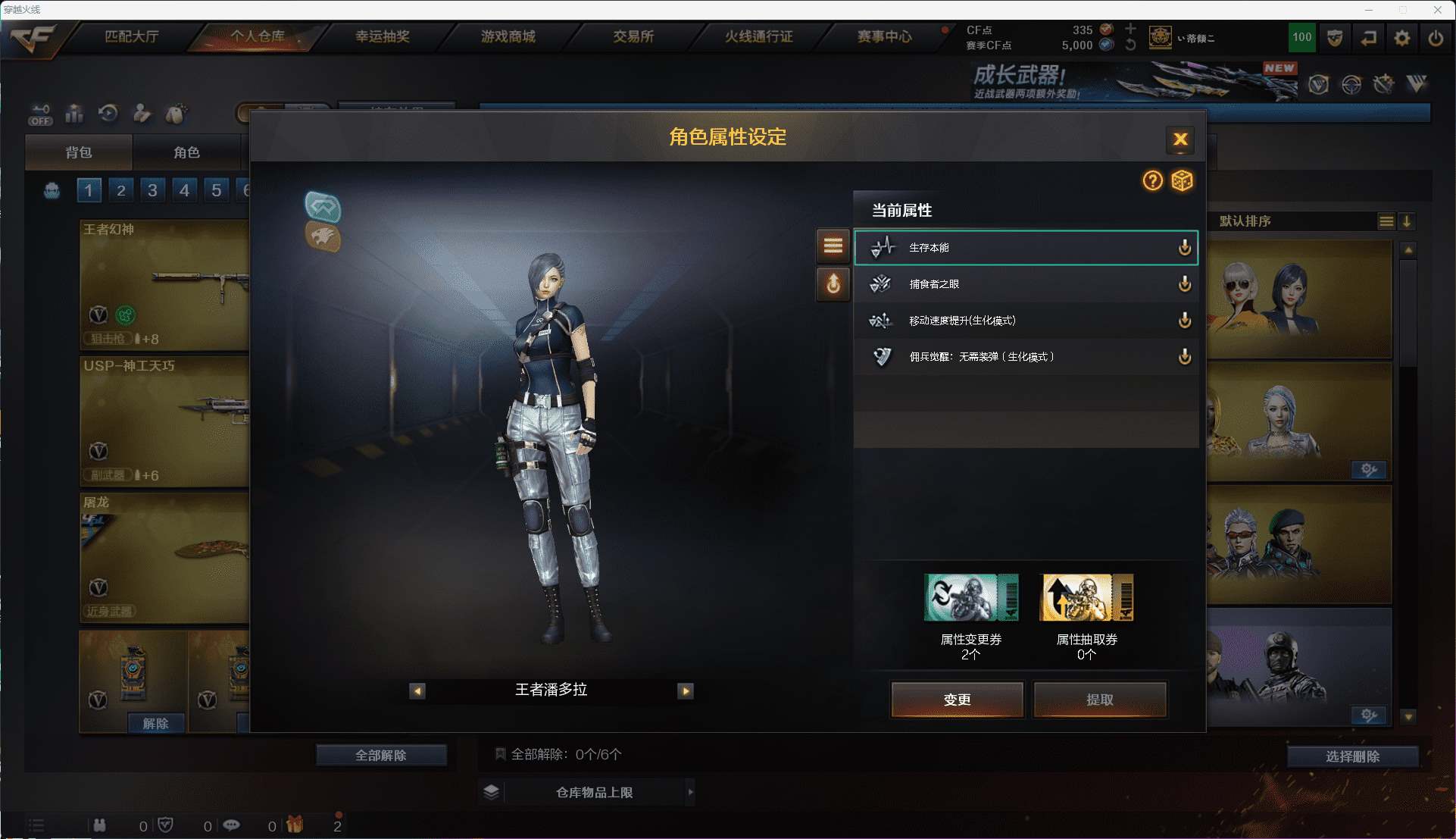Image resolution: width=1456 pixels, height=839 pixels.
Task: Close the 角色属性设定 dialog
Action: tap(1179, 139)
